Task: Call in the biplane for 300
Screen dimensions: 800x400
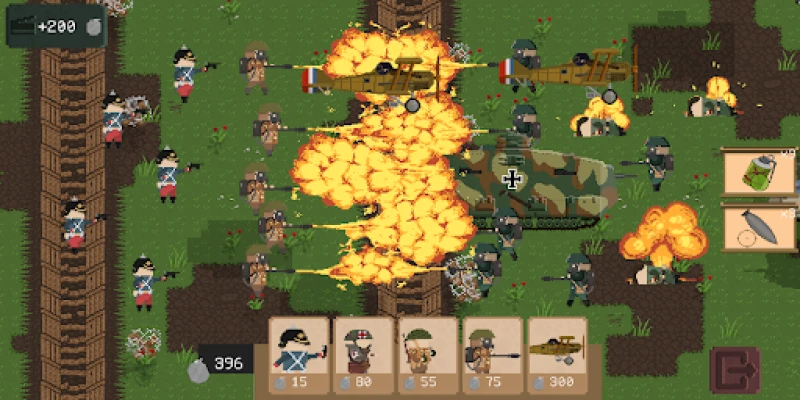Action: pos(557,357)
